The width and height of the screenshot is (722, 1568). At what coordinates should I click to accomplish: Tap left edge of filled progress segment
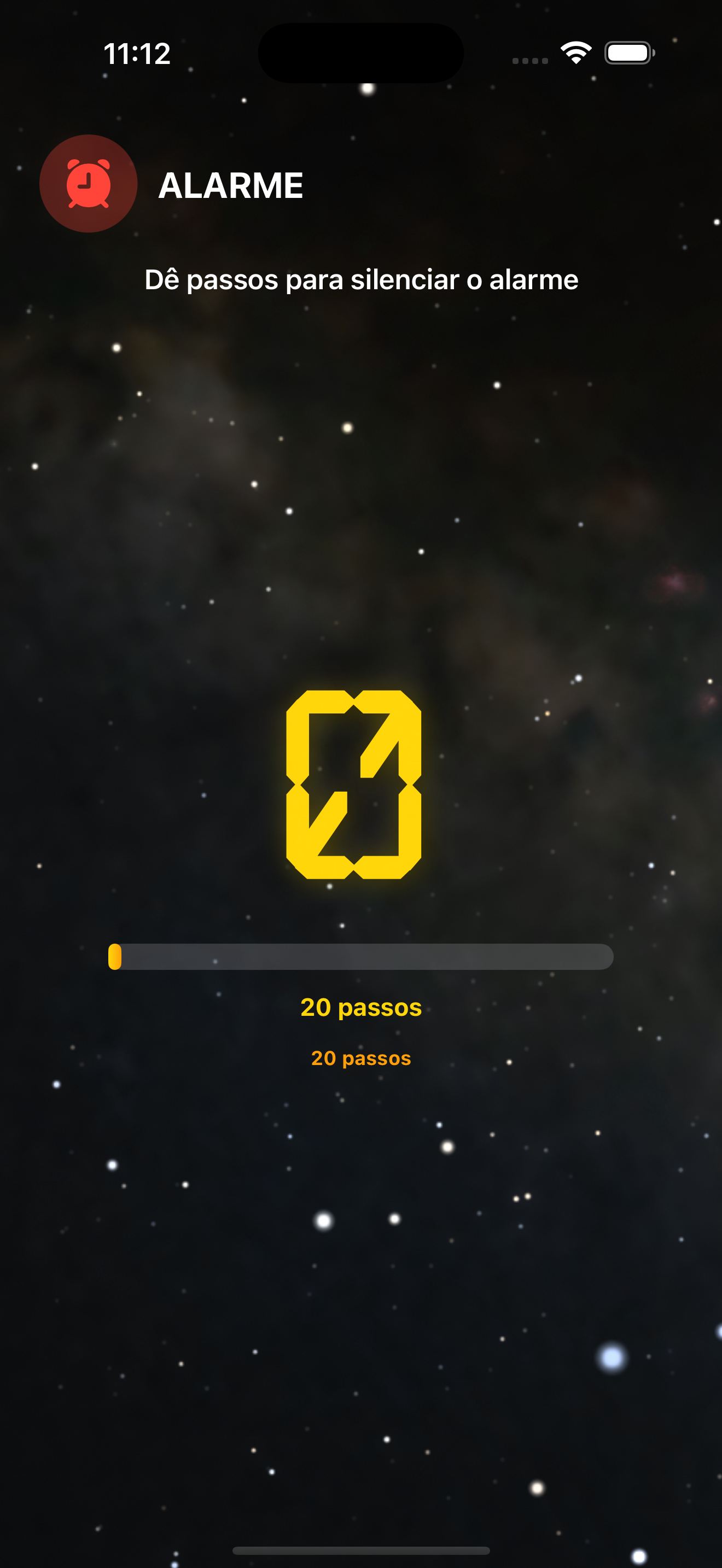point(112,957)
